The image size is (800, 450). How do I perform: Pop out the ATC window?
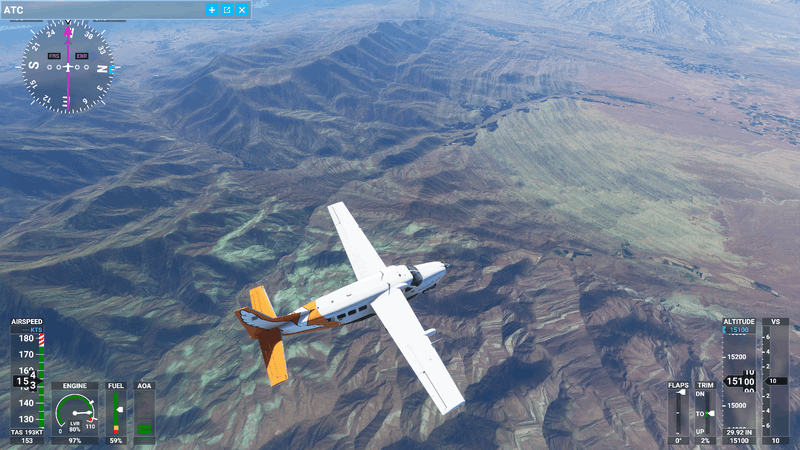(227, 10)
